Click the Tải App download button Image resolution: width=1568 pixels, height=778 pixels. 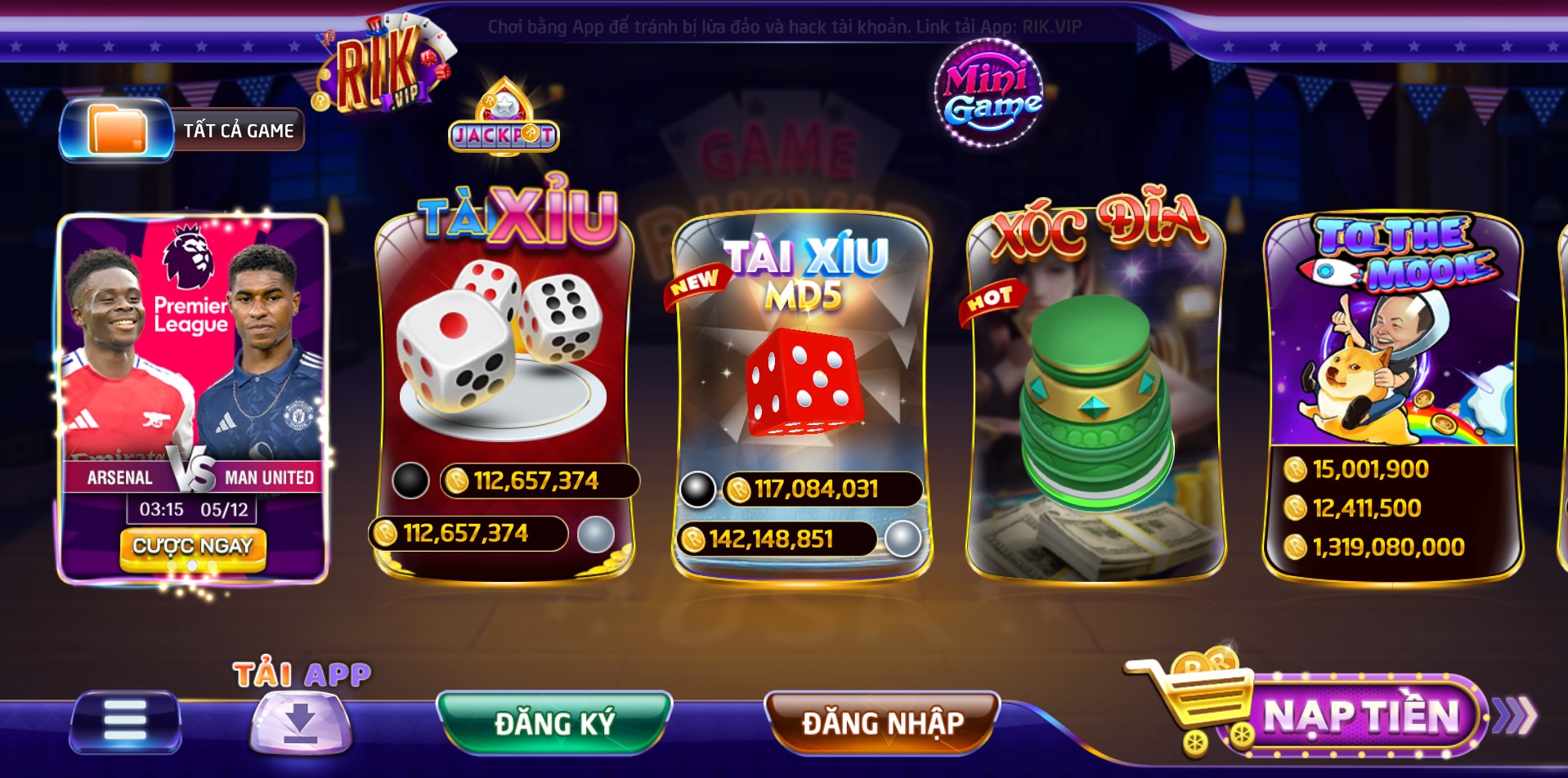(301, 721)
